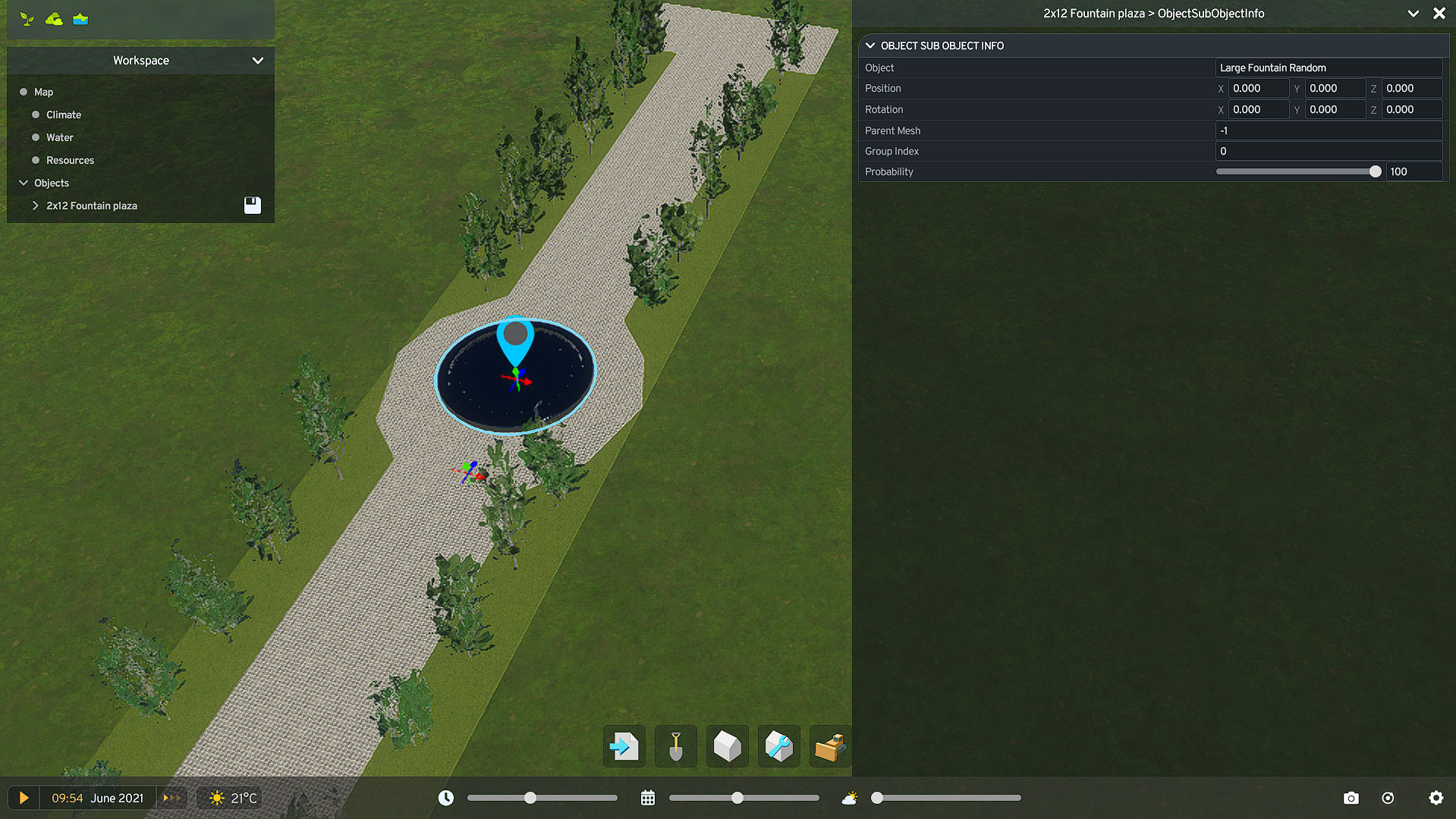Click the fast-forward time speed button
The height and width of the screenshot is (819, 1456).
point(171,798)
